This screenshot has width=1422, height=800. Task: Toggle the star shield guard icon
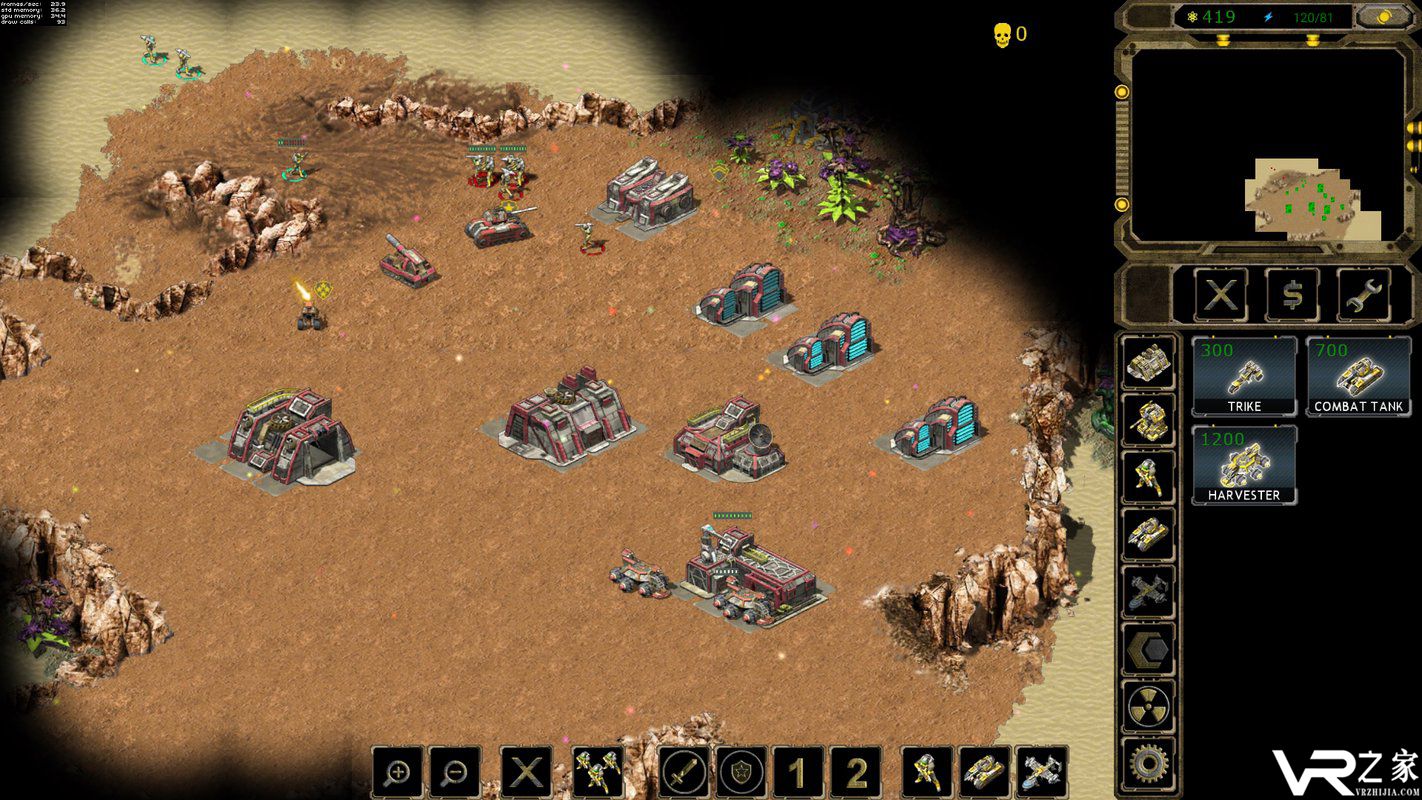click(x=741, y=772)
